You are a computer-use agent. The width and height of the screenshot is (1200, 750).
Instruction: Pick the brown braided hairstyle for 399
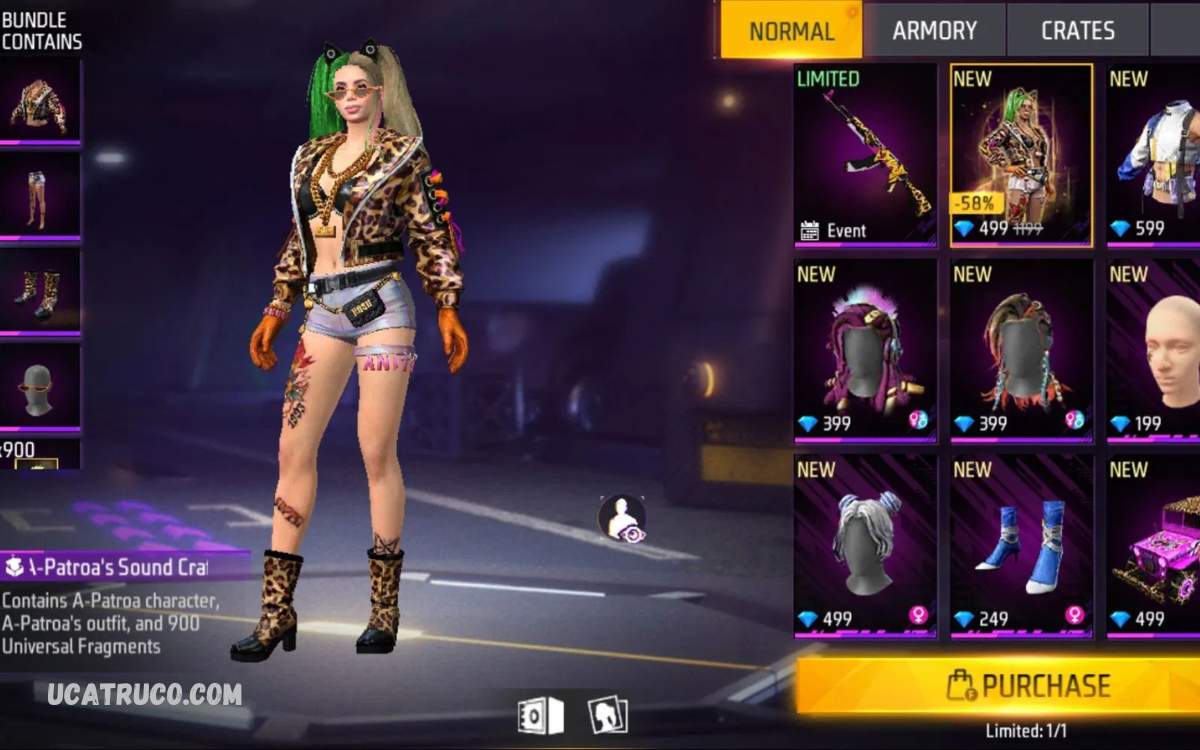pyautogui.click(x=1021, y=350)
